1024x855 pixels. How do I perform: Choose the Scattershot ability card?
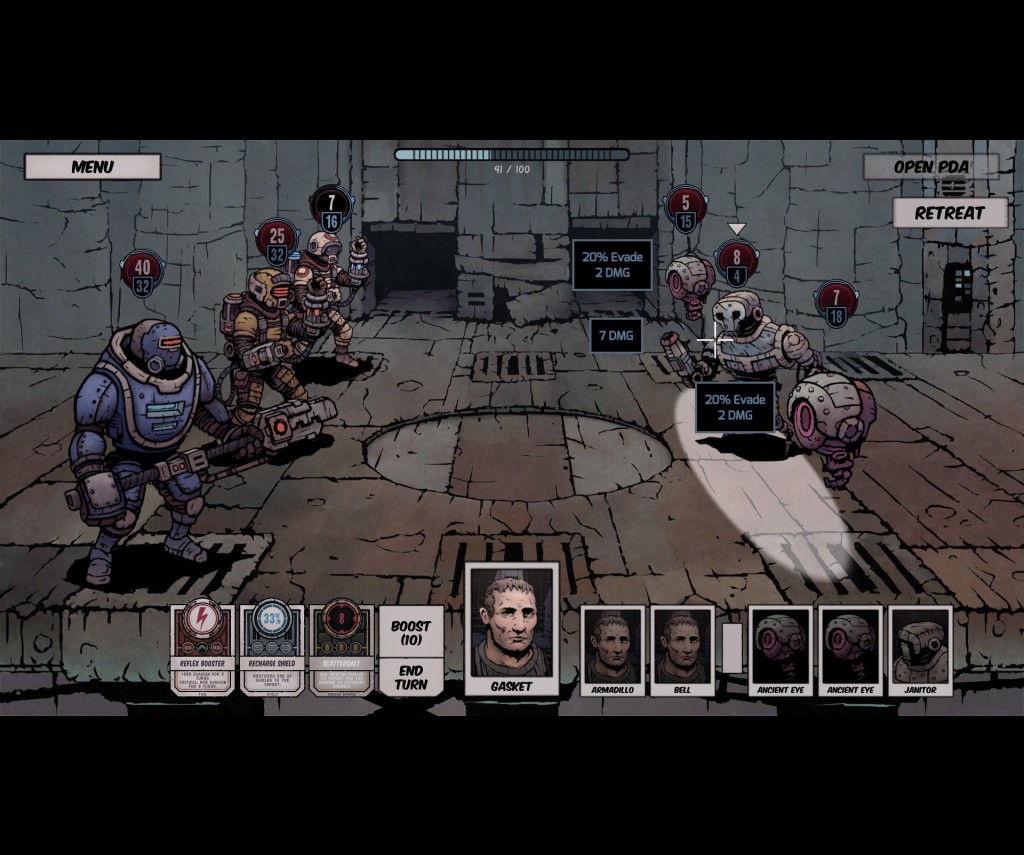[x=342, y=650]
